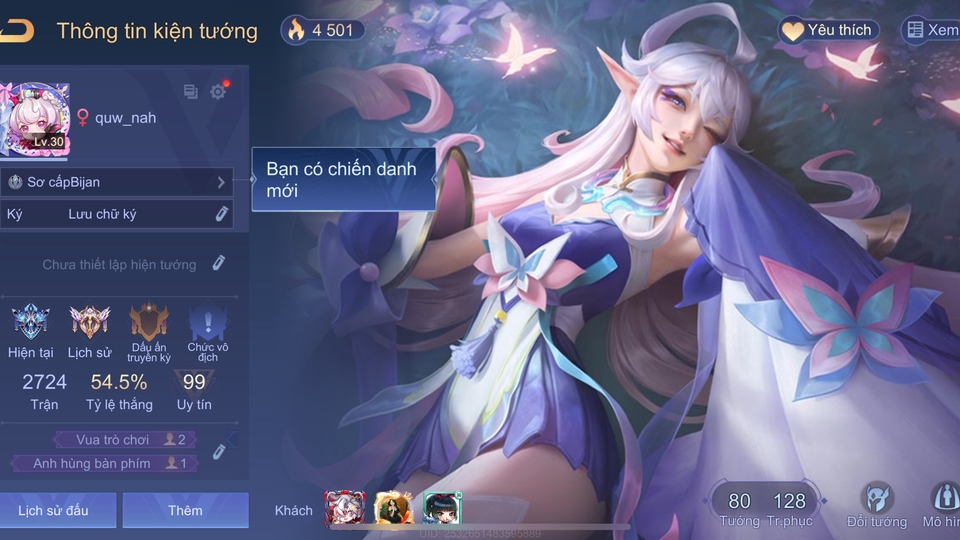The image size is (960, 540).
Task: Expand the Sơ cấpBijan title row
Action: pyautogui.click(x=221, y=182)
